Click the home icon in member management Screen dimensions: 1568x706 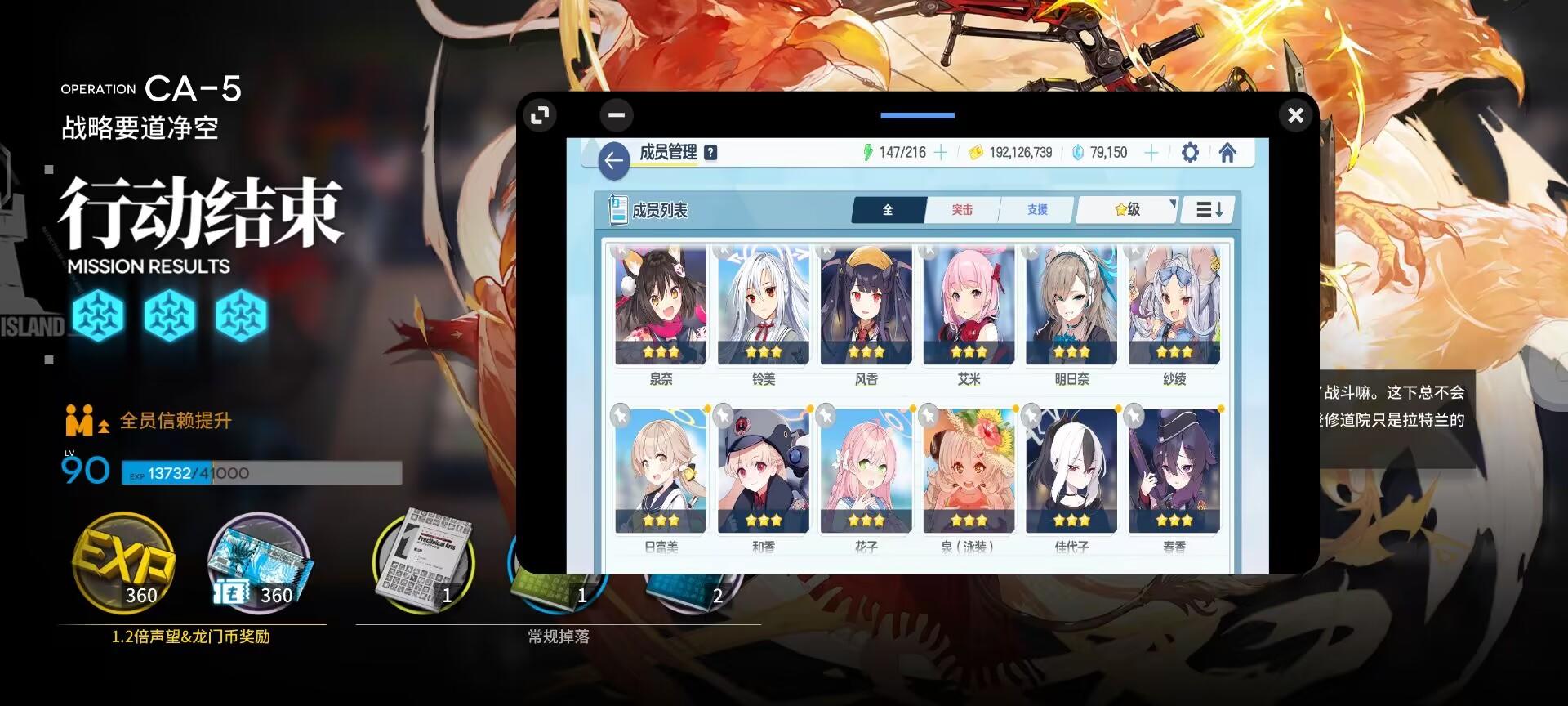click(x=1227, y=152)
